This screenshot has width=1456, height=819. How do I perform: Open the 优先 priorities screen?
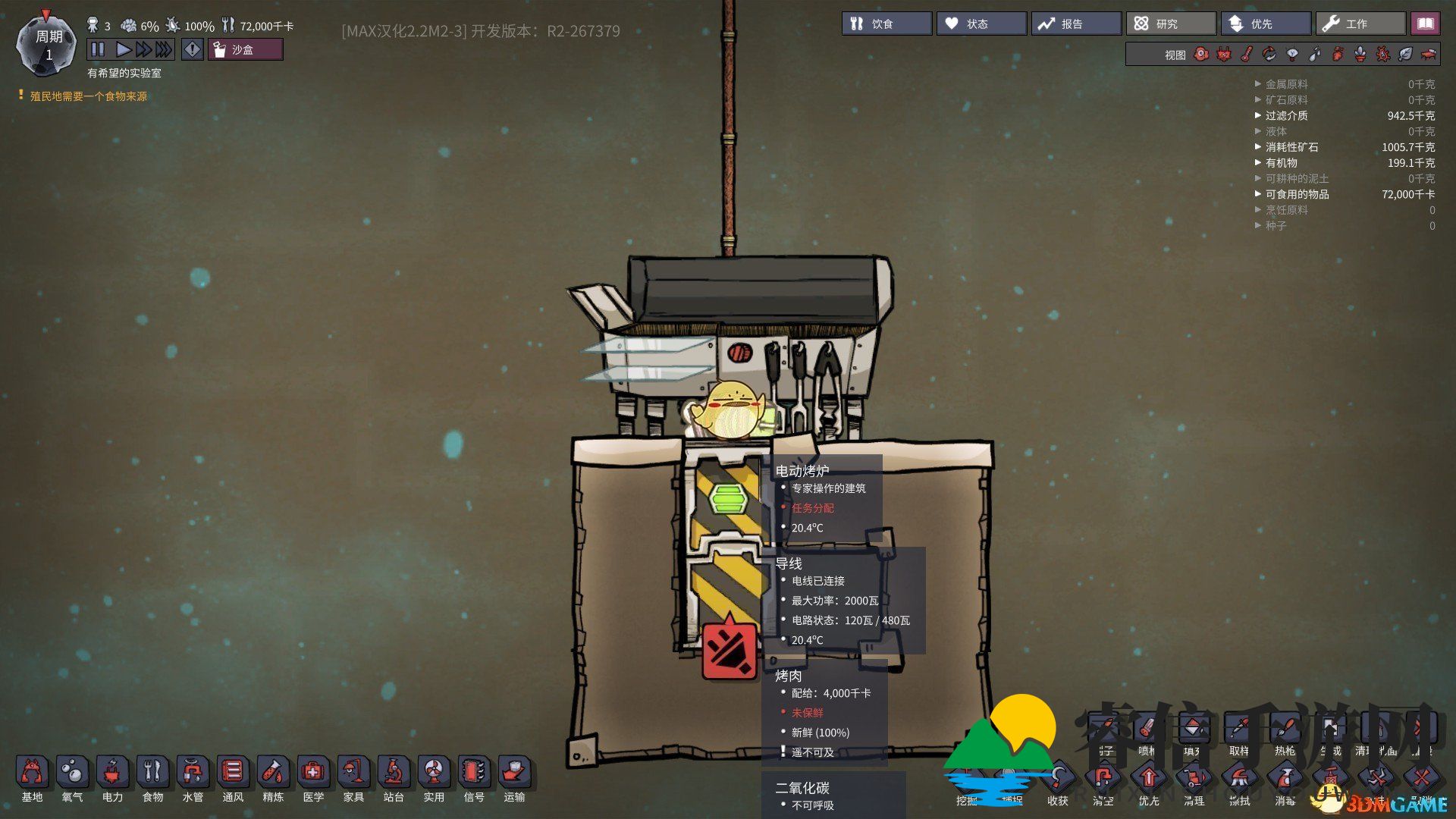click(x=1265, y=24)
